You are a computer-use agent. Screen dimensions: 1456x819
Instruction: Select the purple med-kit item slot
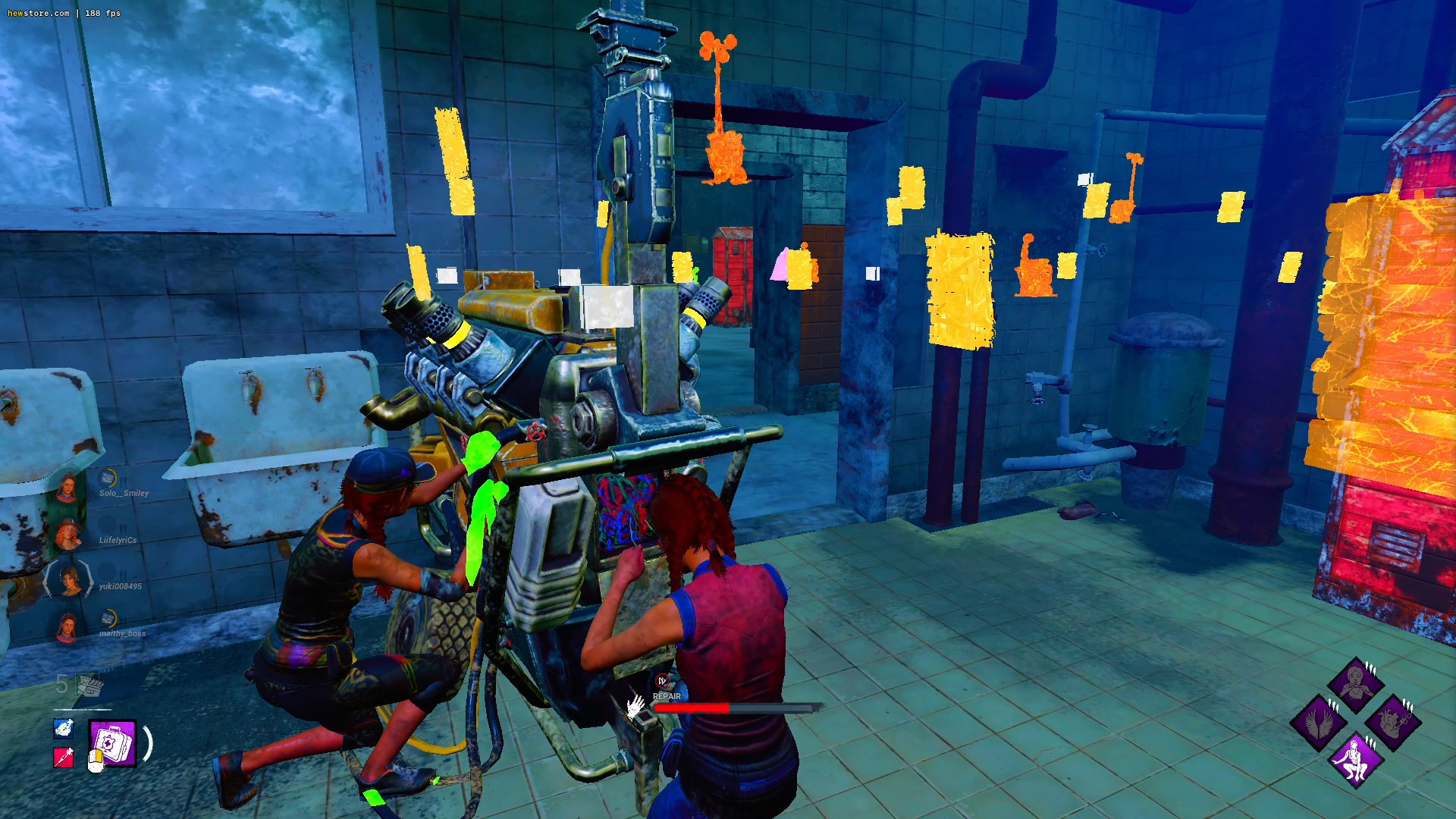point(112,742)
